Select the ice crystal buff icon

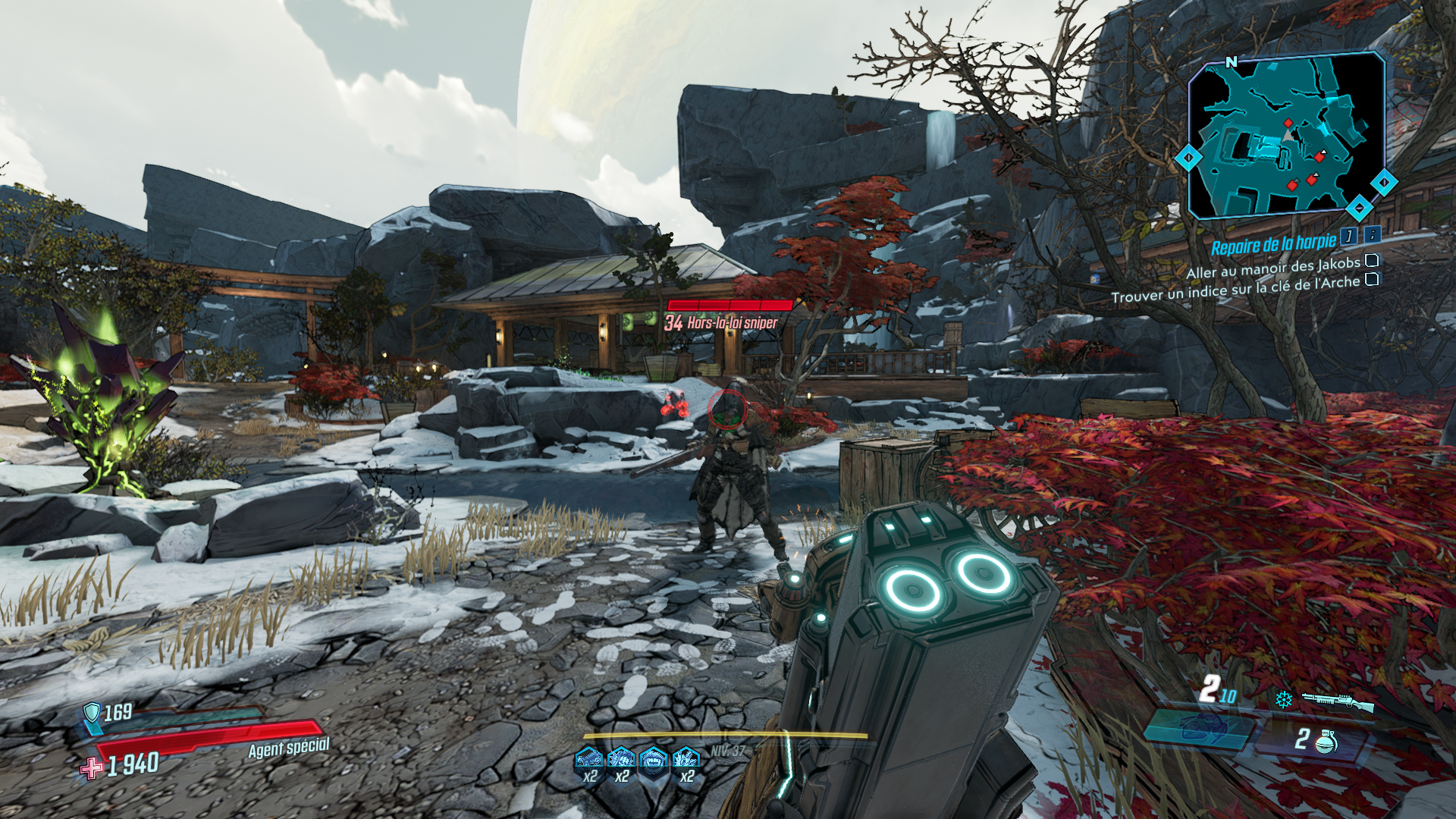(x=686, y=758)
